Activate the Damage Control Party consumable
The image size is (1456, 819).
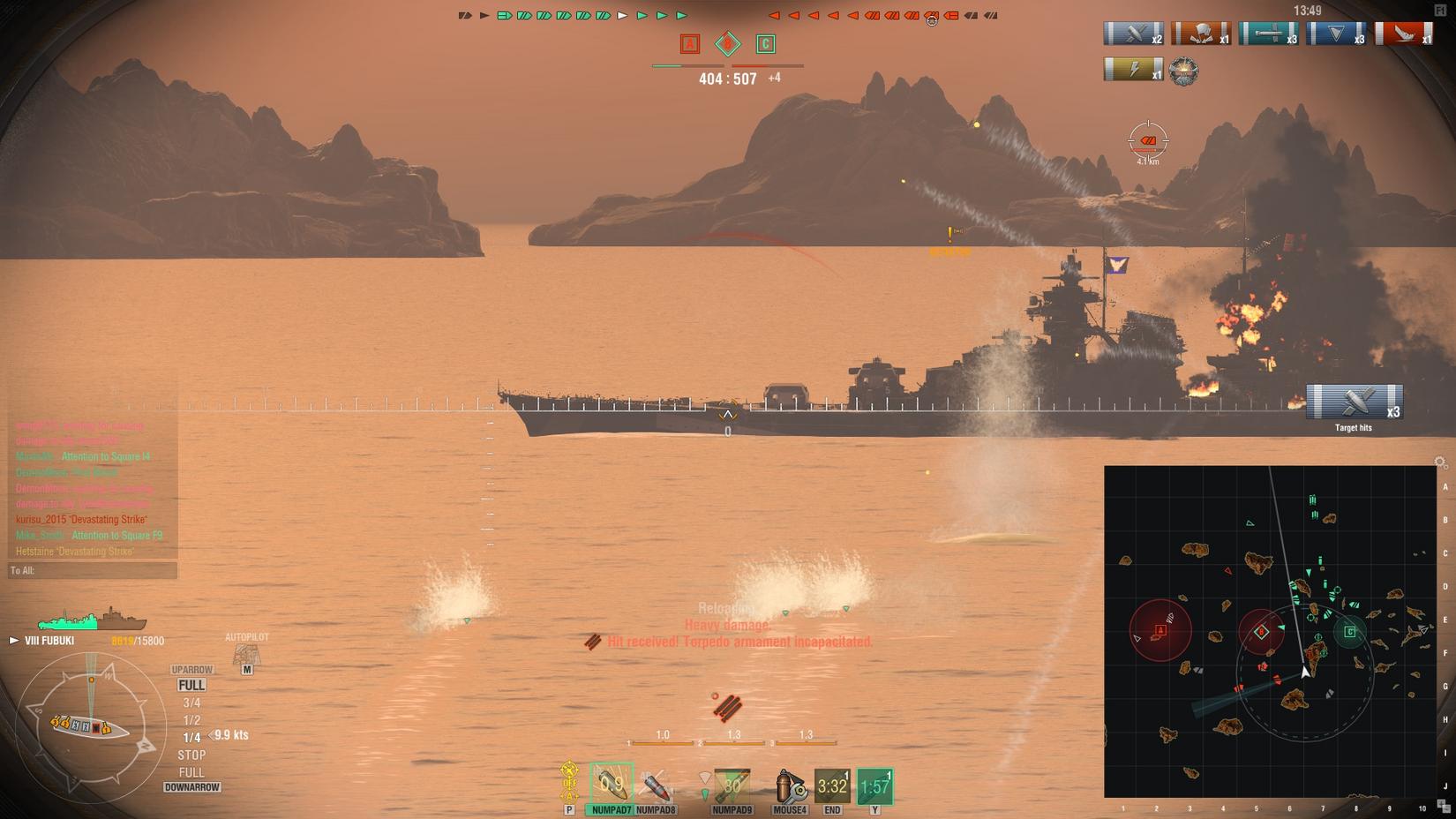point(789,785)
